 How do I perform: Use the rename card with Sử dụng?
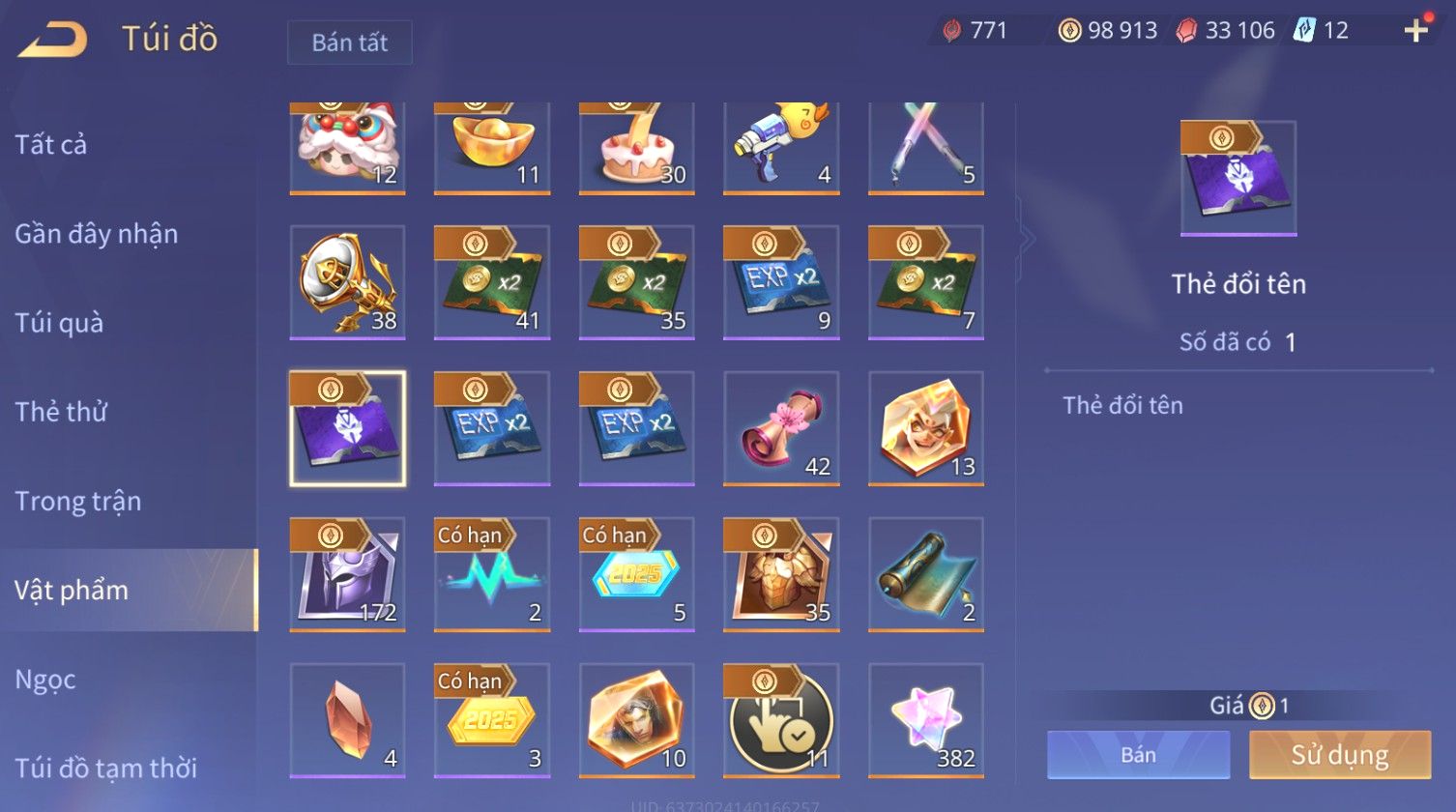[x=1339, y=755]
